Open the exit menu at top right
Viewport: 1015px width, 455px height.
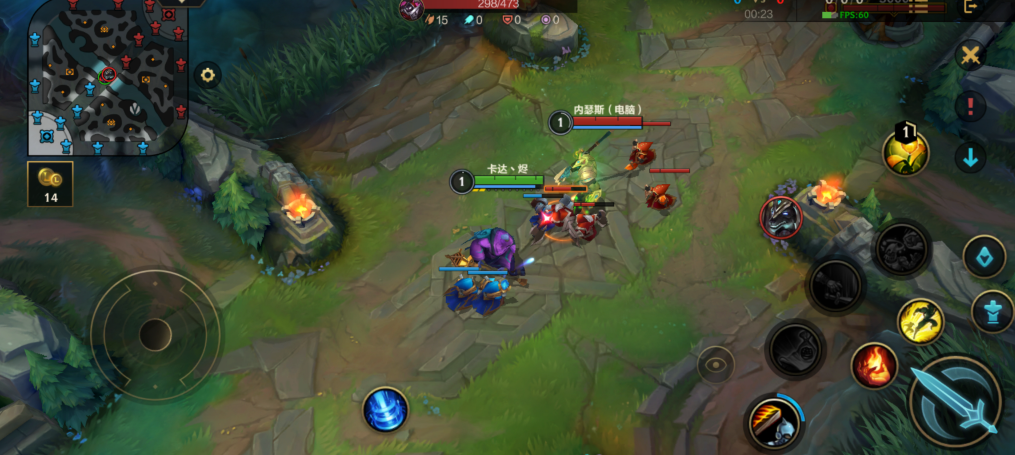(x=970, y=7)
